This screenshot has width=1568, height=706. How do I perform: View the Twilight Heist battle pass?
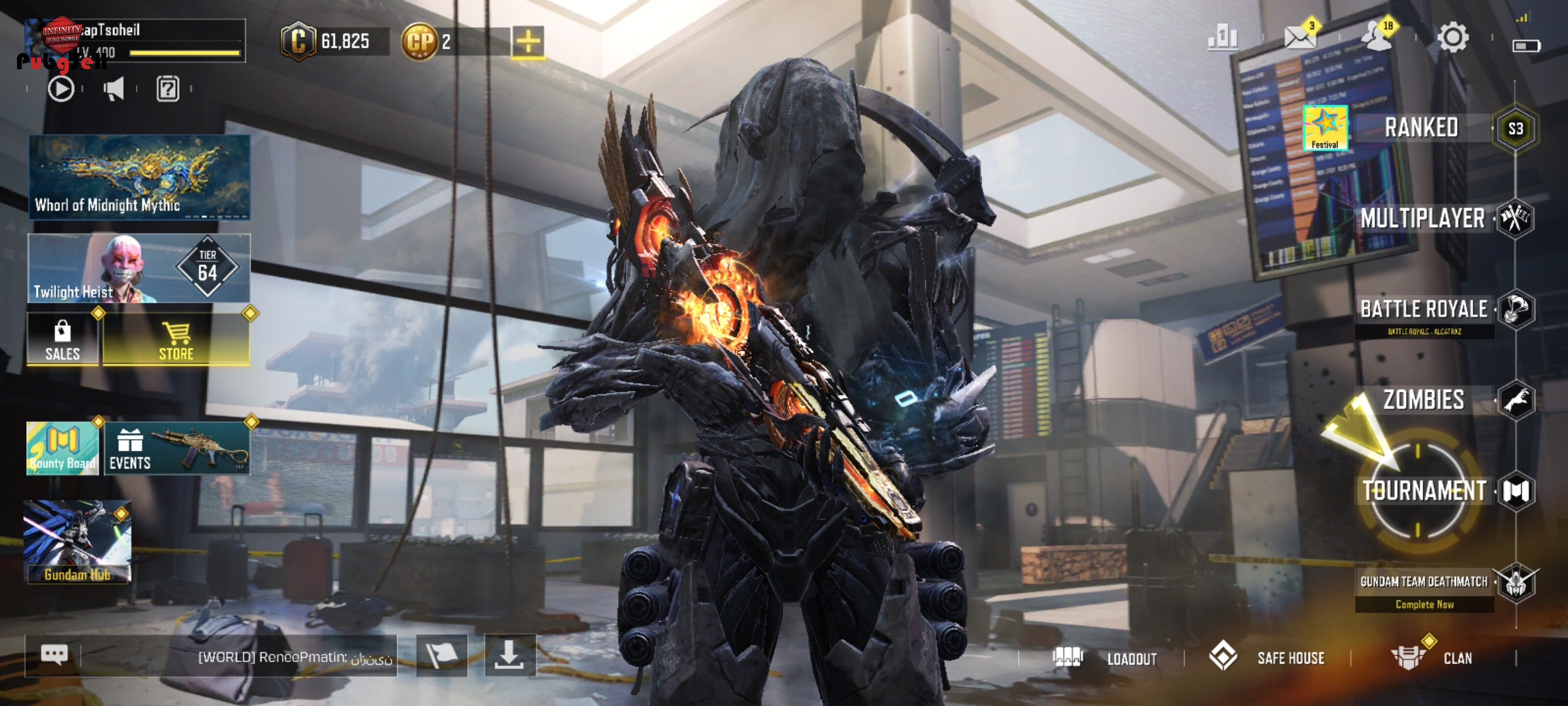[x=139, y=269]
